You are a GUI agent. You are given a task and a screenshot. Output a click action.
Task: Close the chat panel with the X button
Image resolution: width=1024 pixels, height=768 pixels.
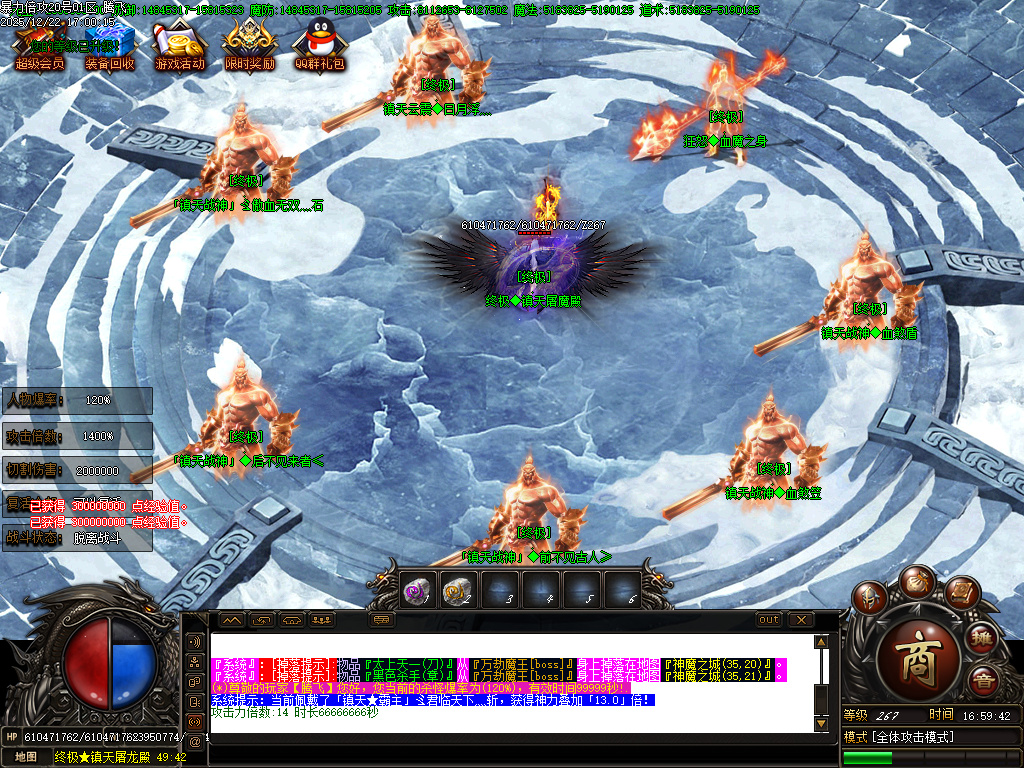click(800, 620)
